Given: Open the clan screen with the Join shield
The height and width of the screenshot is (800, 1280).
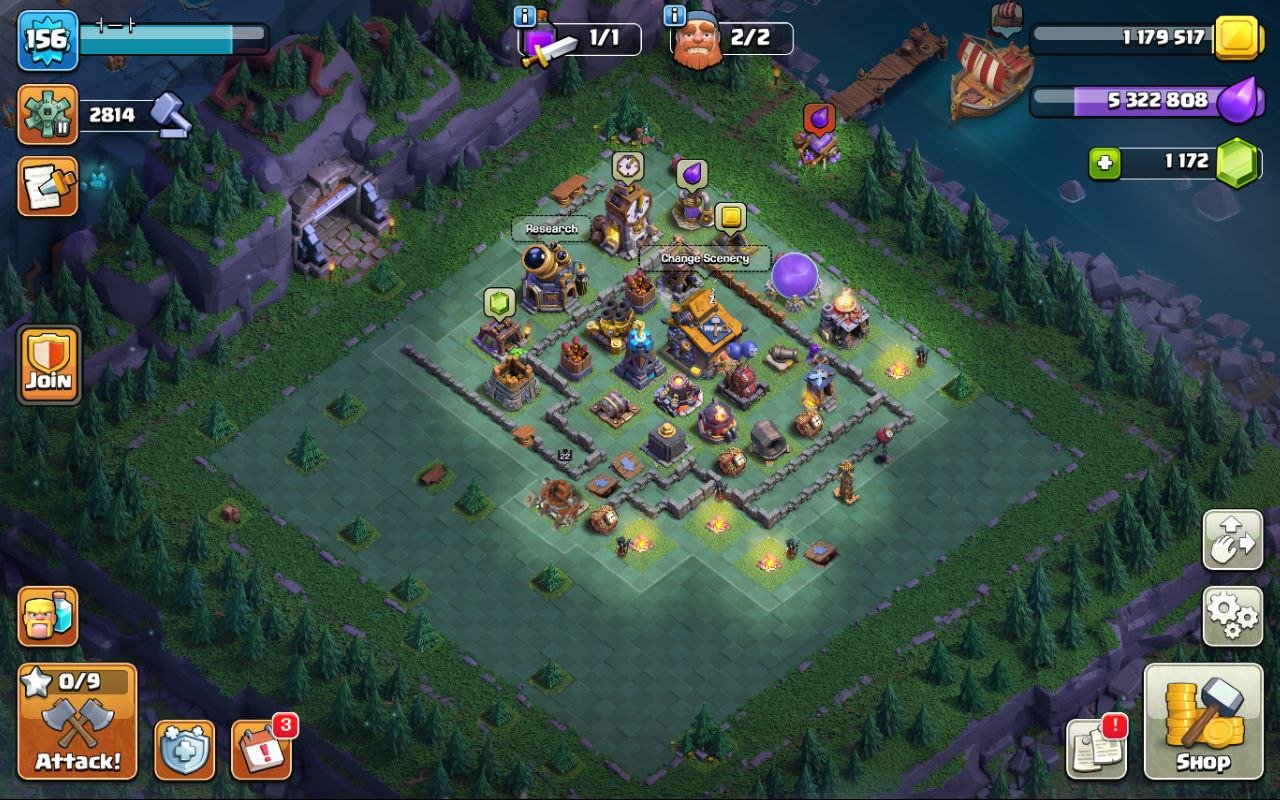Looking at the screenshot, I should pos(47,363).
